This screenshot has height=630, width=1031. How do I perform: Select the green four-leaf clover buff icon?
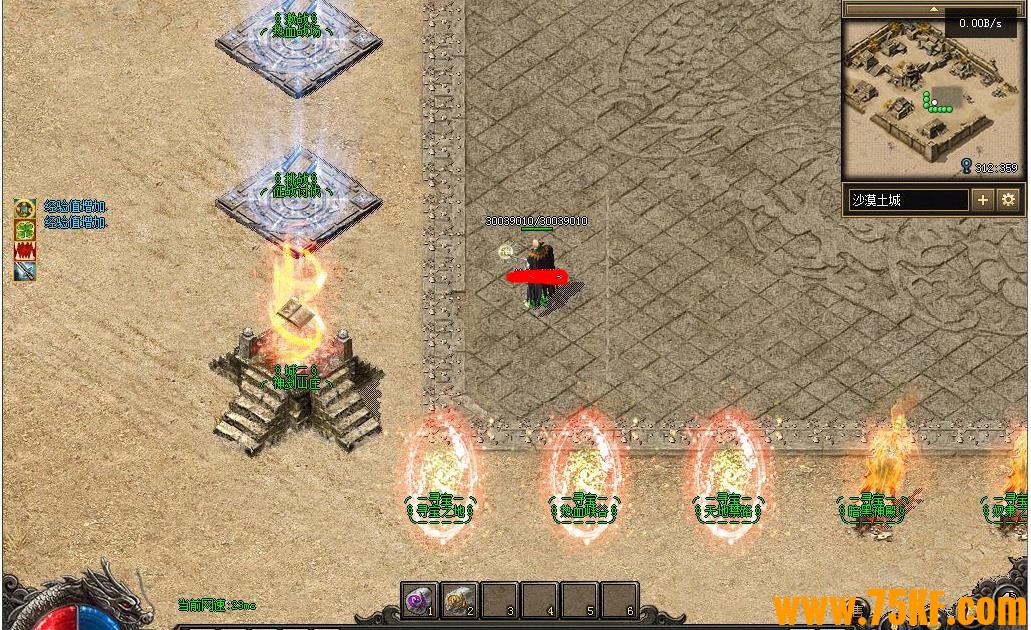25,230
